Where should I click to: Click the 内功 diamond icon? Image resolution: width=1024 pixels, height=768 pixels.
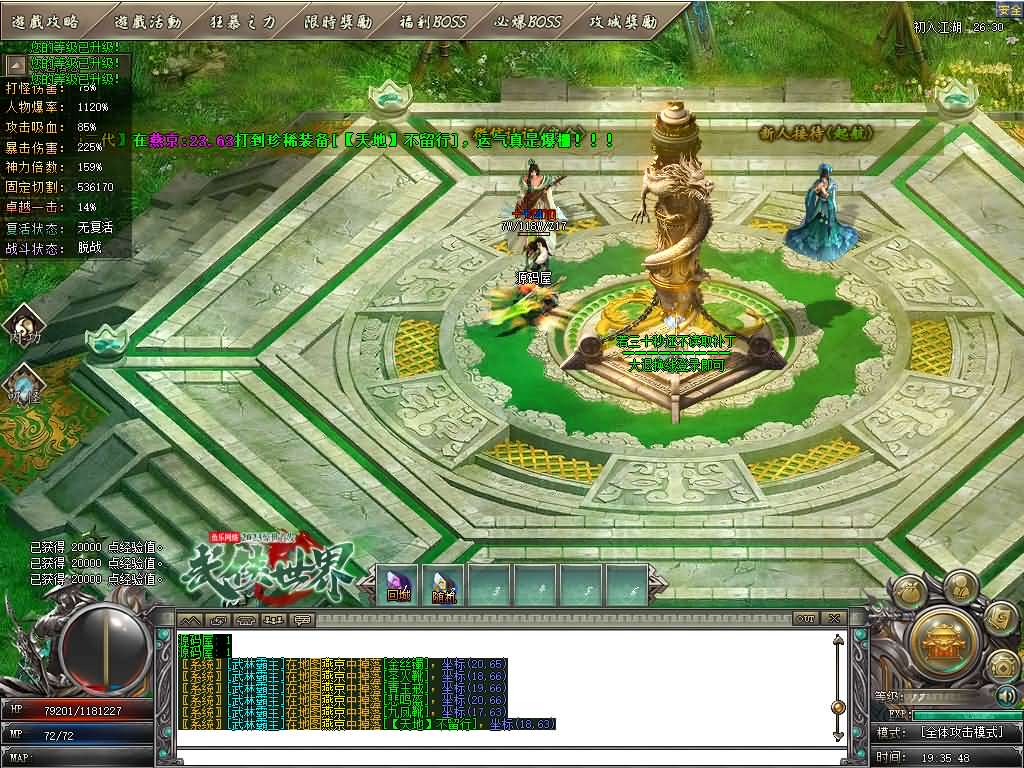point(24,326)
